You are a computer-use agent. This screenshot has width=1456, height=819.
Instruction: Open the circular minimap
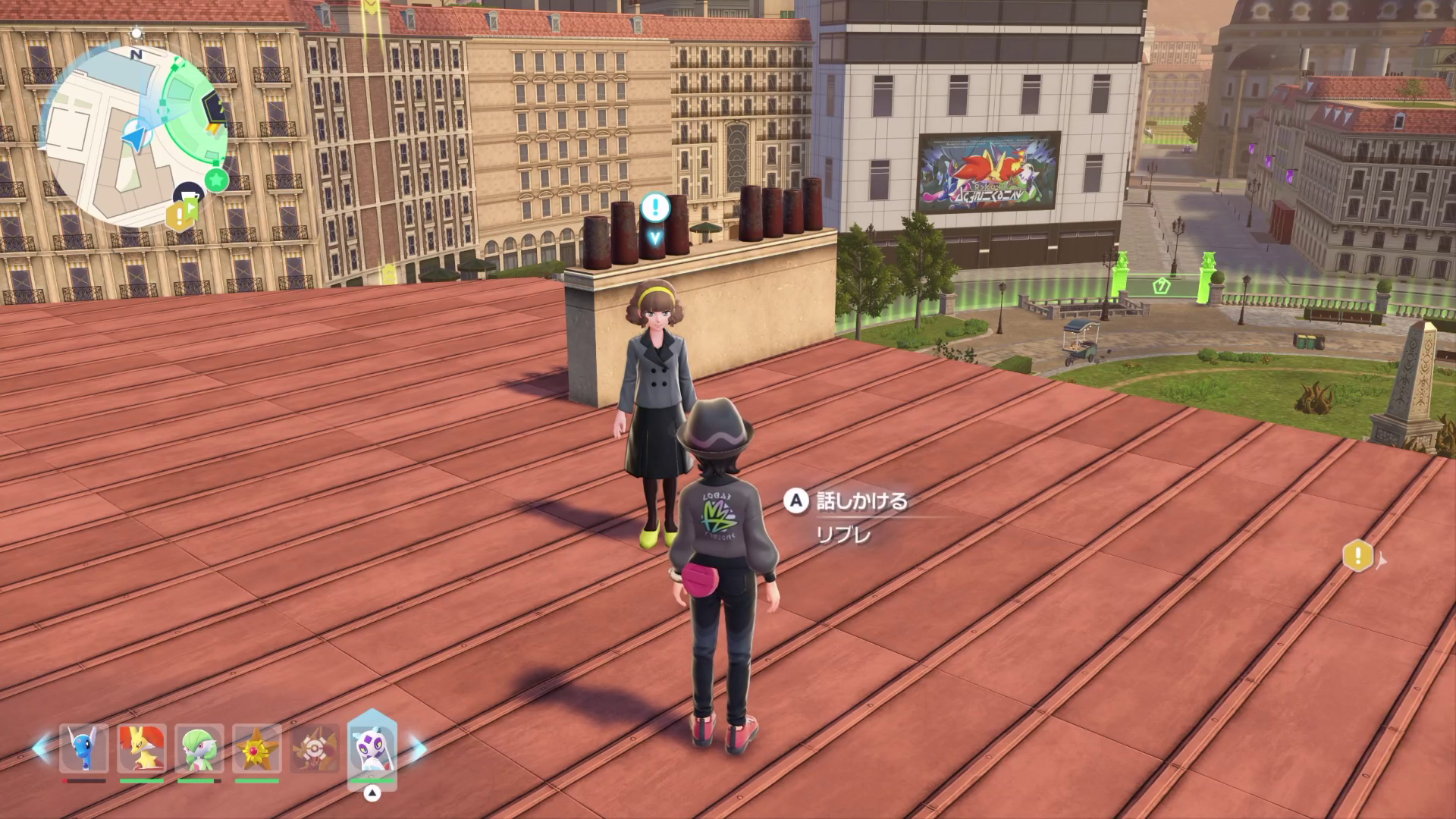point(129,136)
